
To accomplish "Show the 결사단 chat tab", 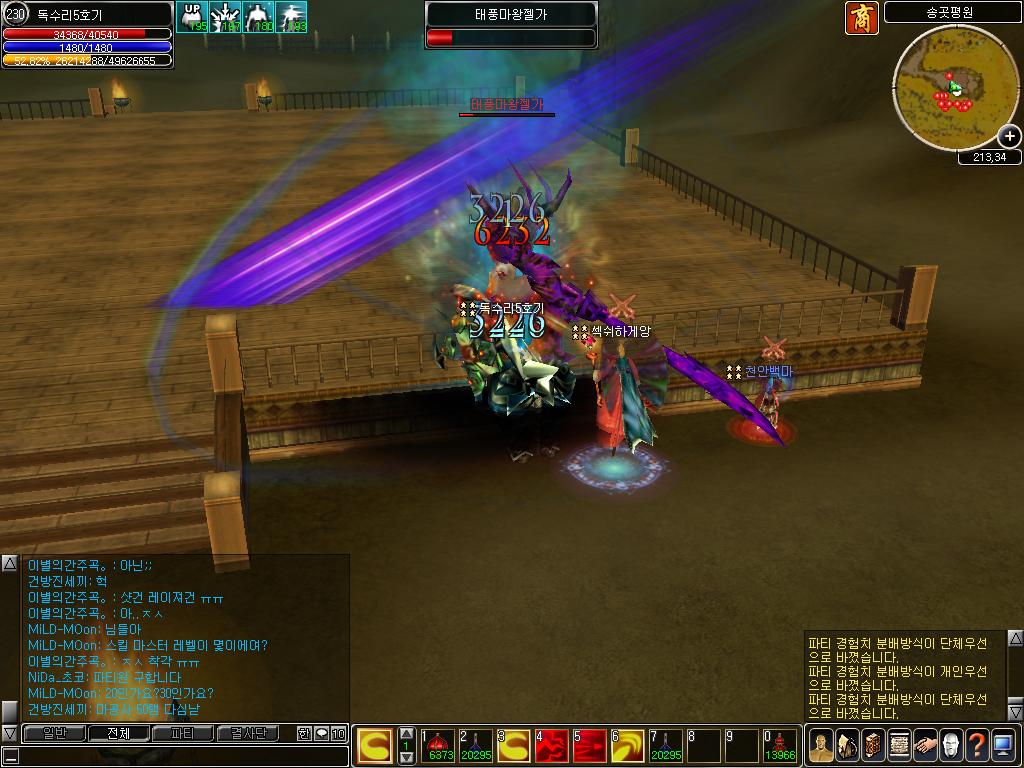I will pyautogui.click(x=247, y=734).
